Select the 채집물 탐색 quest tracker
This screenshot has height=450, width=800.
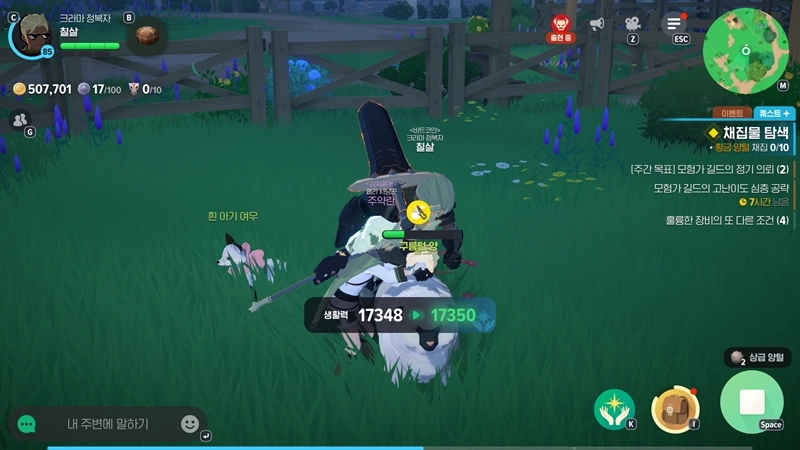pos(750,132)
